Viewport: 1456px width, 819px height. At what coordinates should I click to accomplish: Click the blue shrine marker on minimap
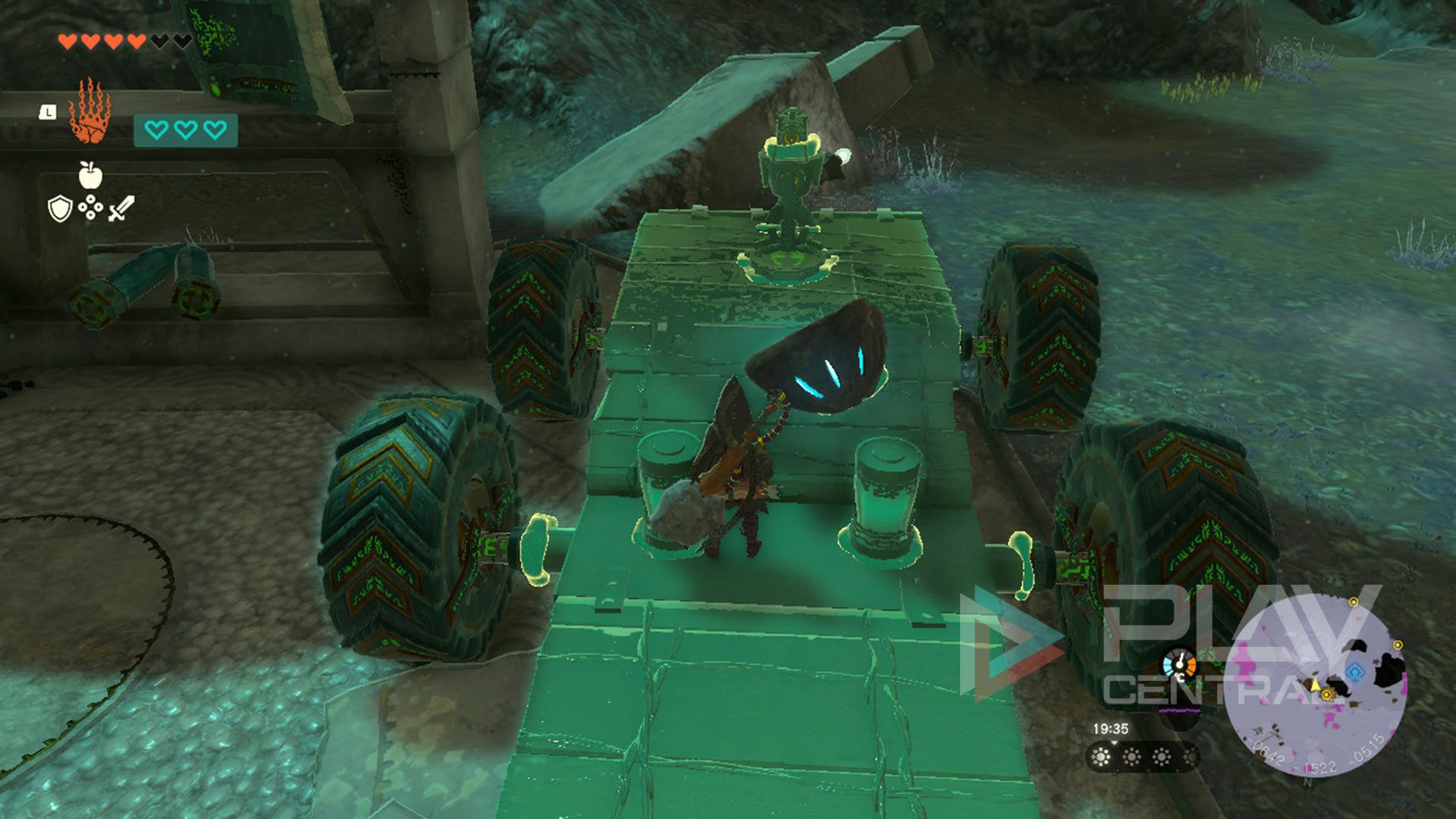point(1355,671)
